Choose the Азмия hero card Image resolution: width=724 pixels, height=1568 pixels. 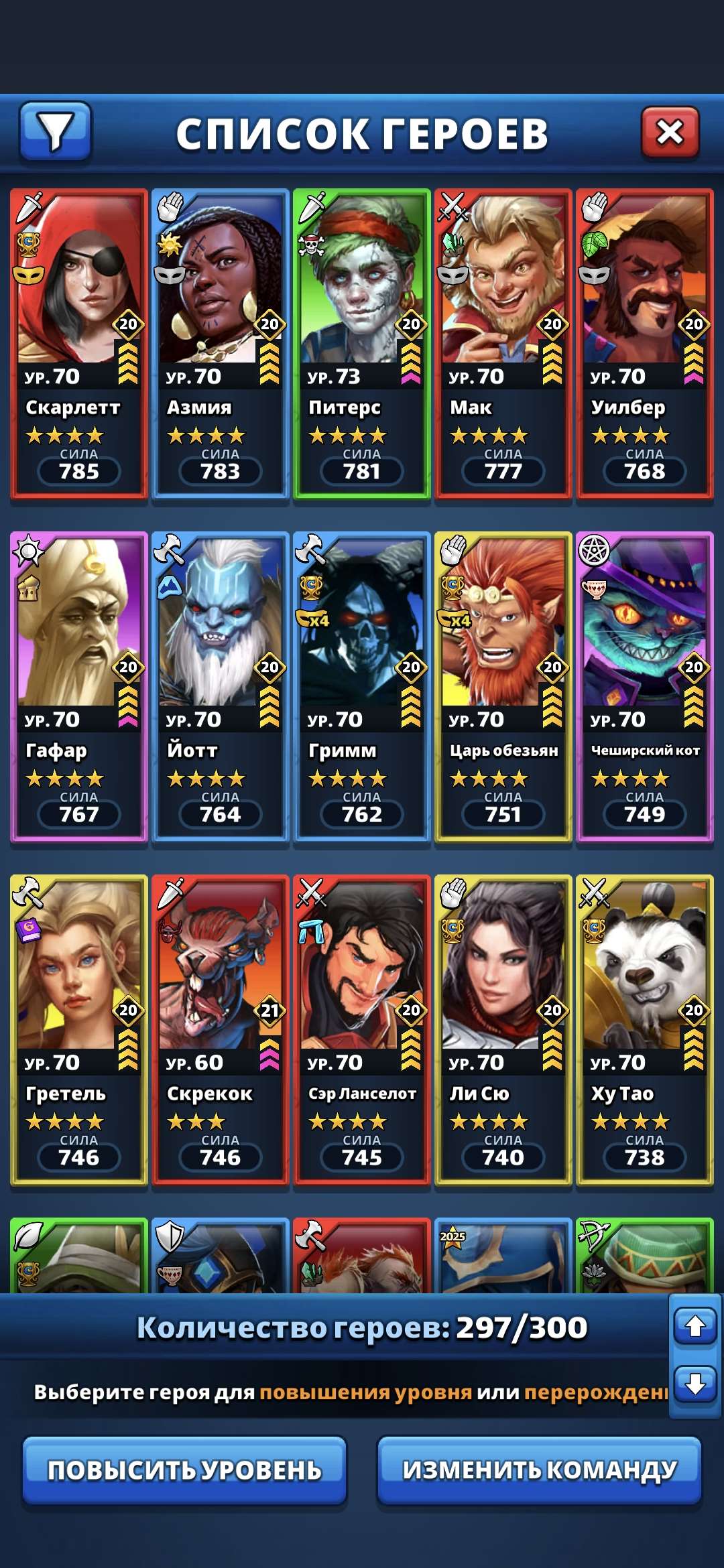[x=221, y=344]
